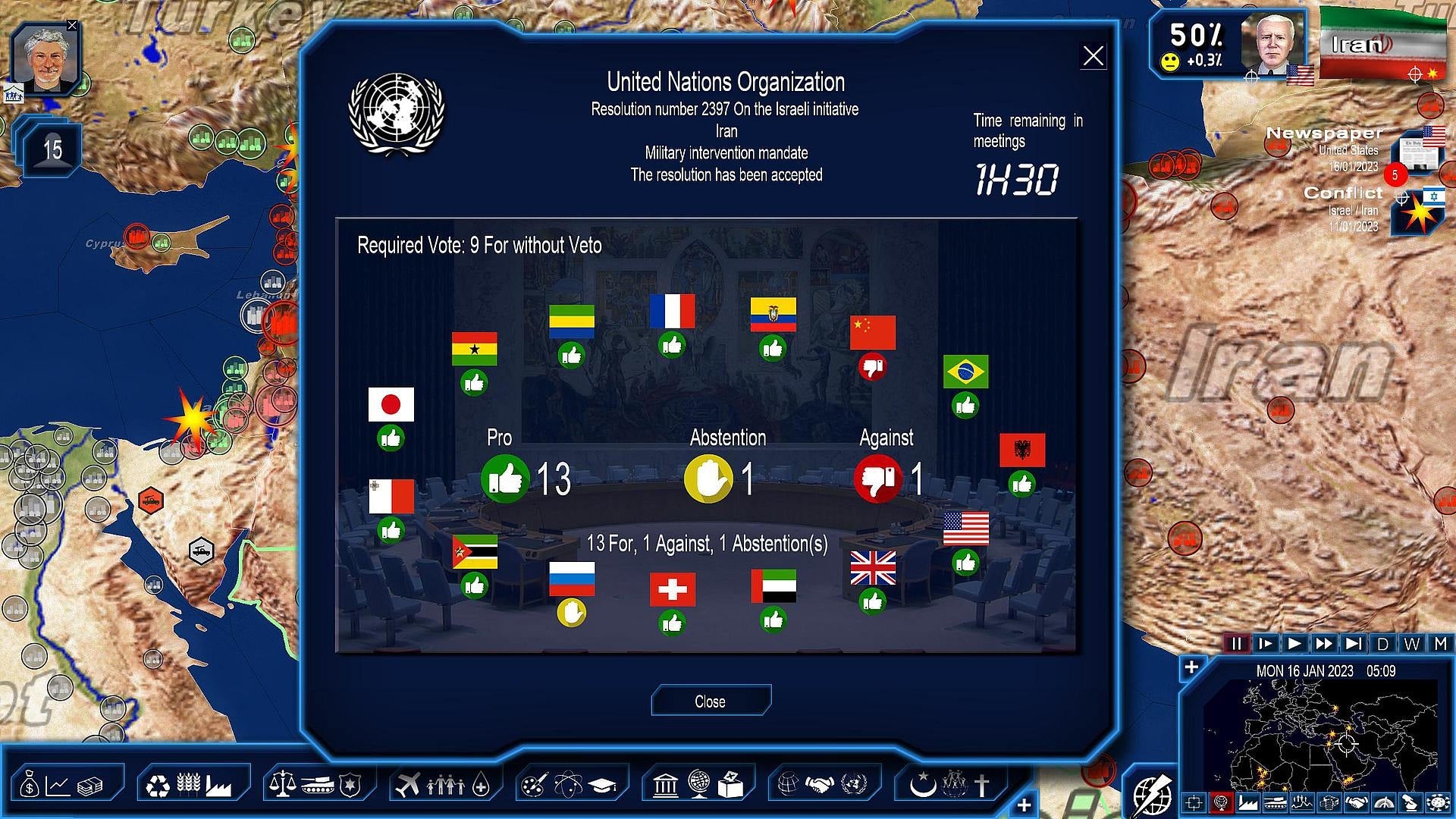
Task: Switch time speed to W mode
Action: tap(1412, 644)
